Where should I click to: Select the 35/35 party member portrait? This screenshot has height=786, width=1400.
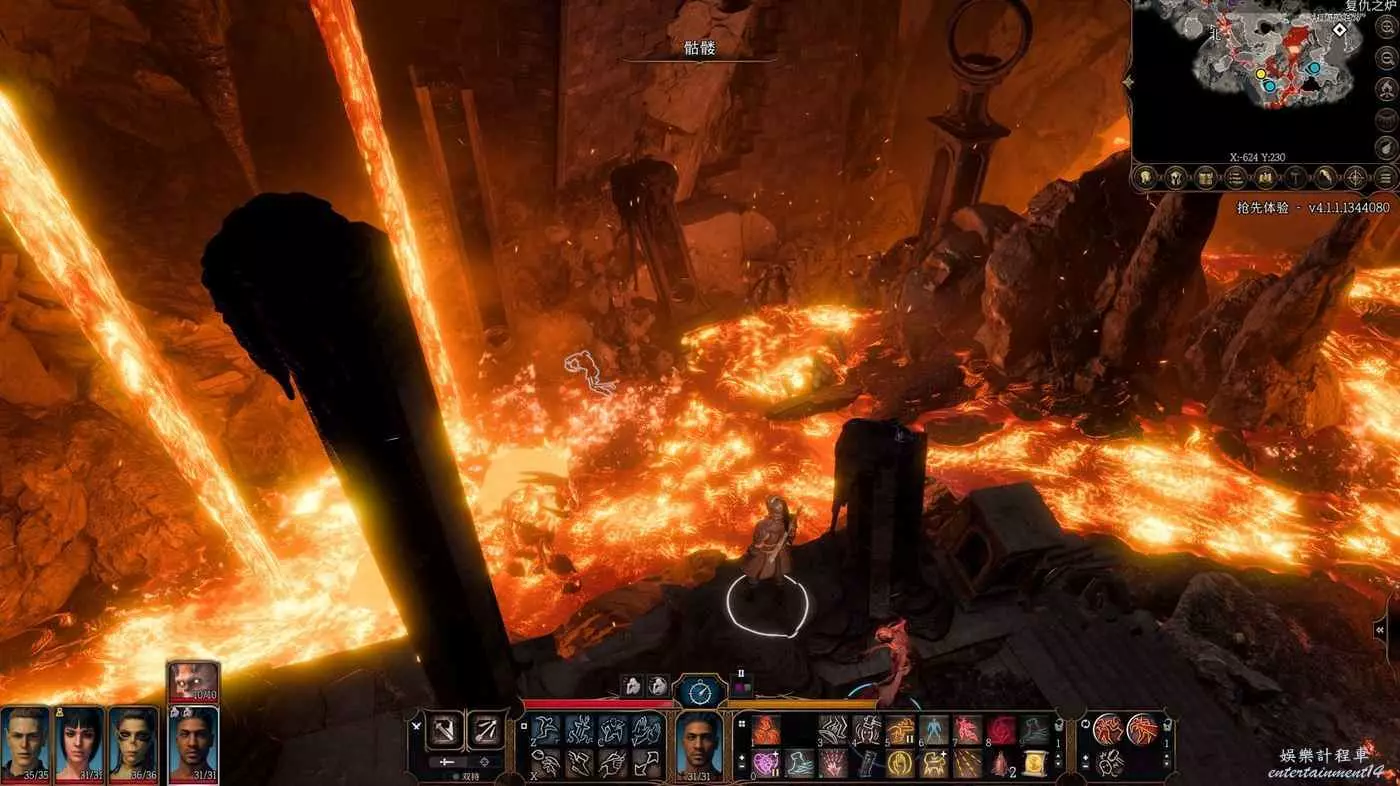25,742
